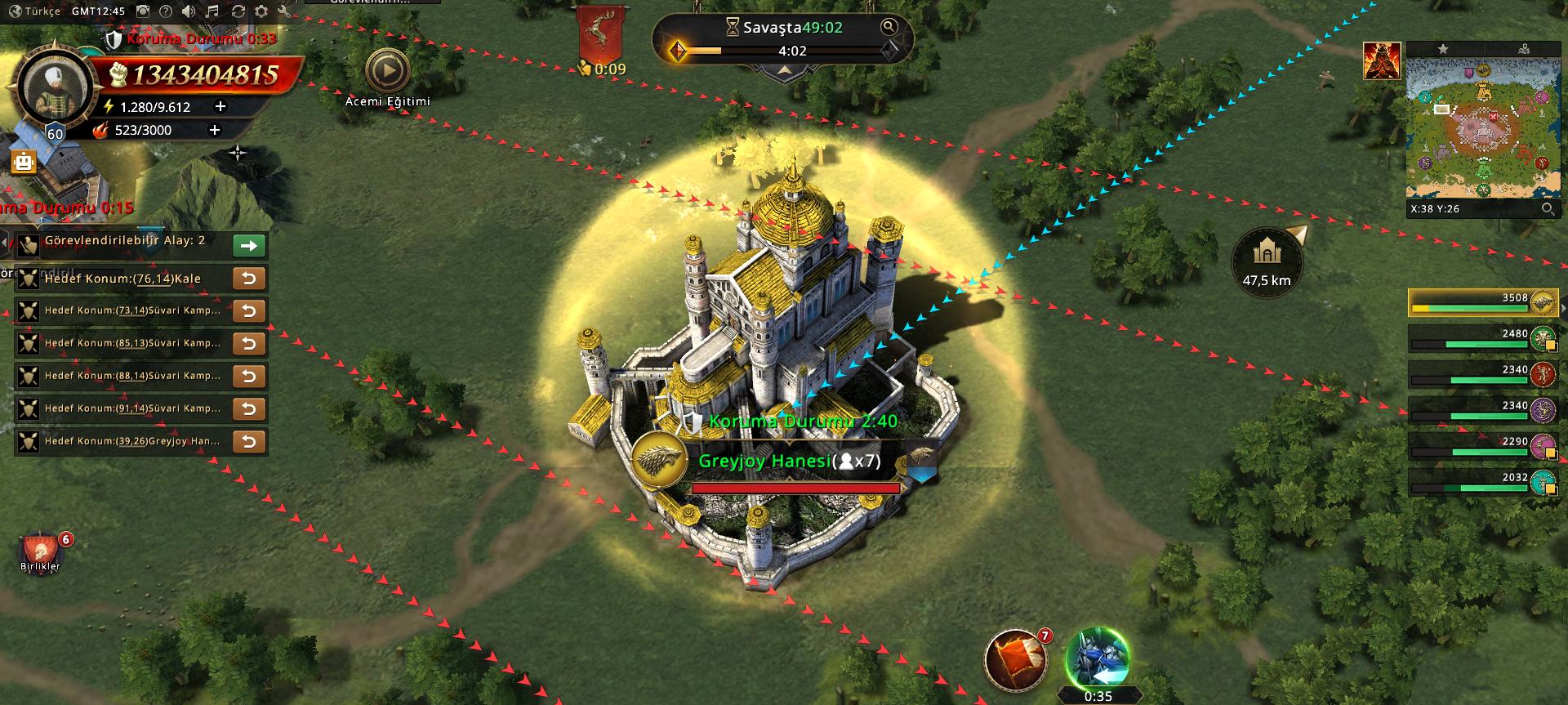This screenshot has height=705, width=1568.
Task: Dispatch an available regiment with the green arrow
Action: (x=248, y=245)
